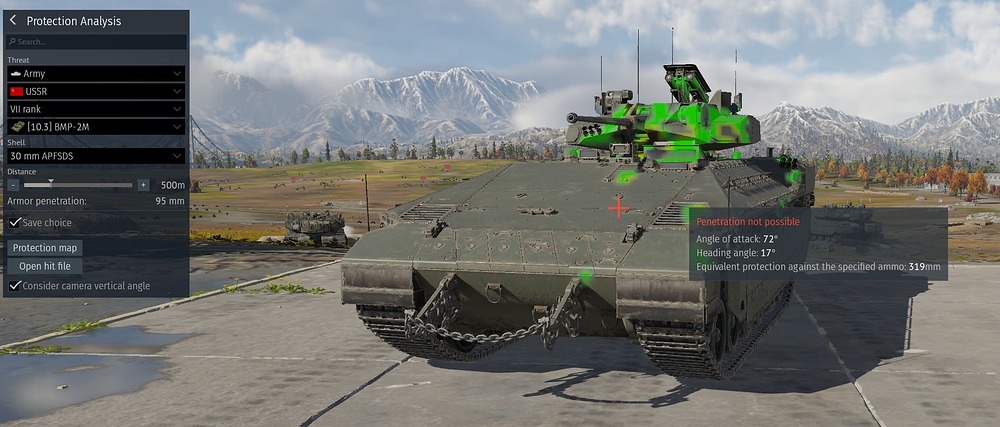Click the Open hit file button
Viewport: 1000px width, 427px height.
(44, 266)
